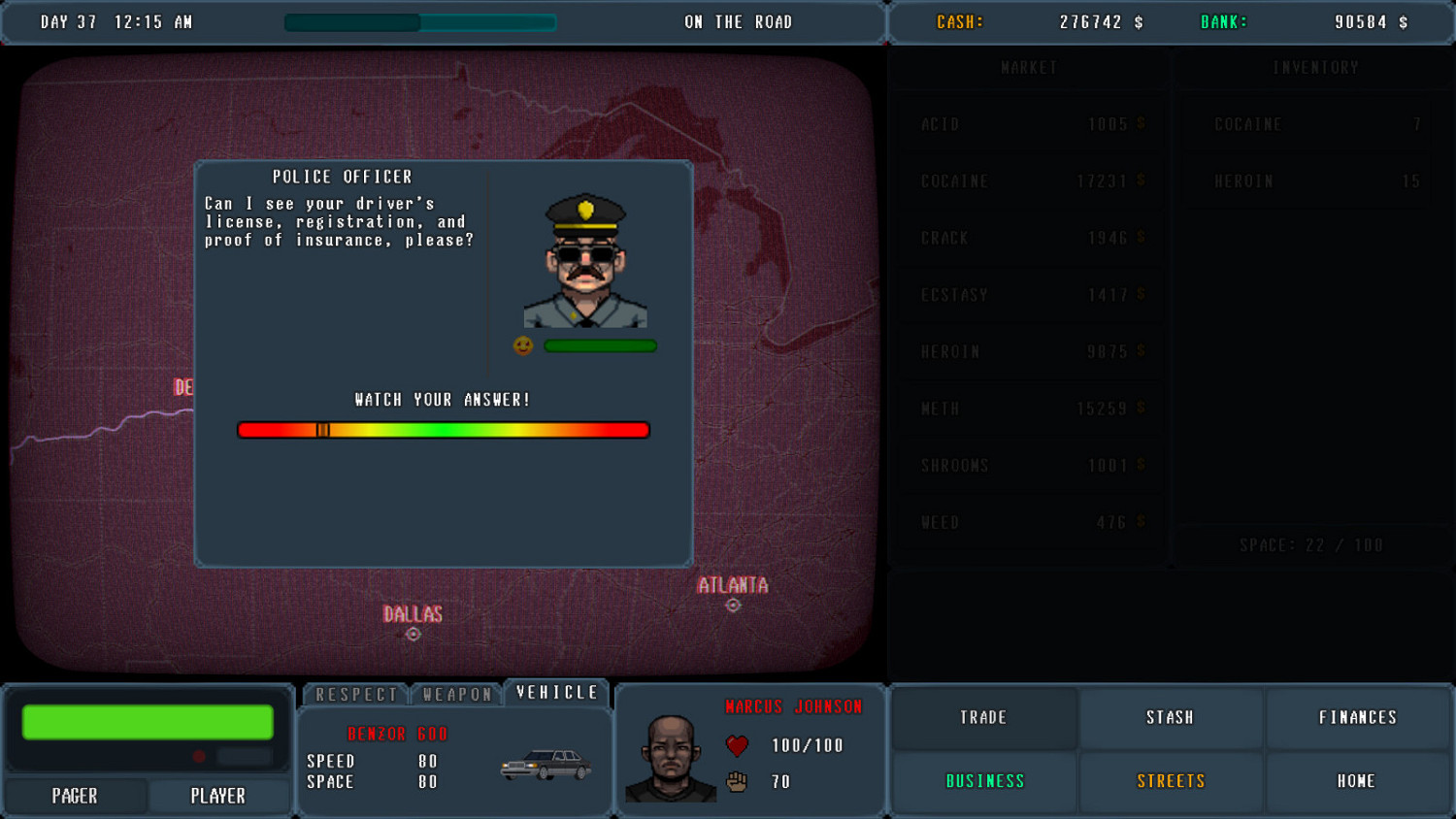1456x819 pixels.
Task: Click the green pager display screen
Action: pyautogui.click(x=146, y=721)
